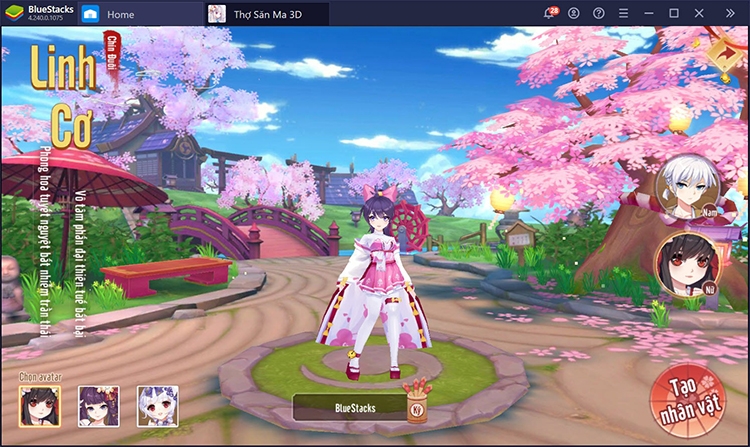Open the BlueStacks account profile icon

pyautogui.click(x=574, y=14)
